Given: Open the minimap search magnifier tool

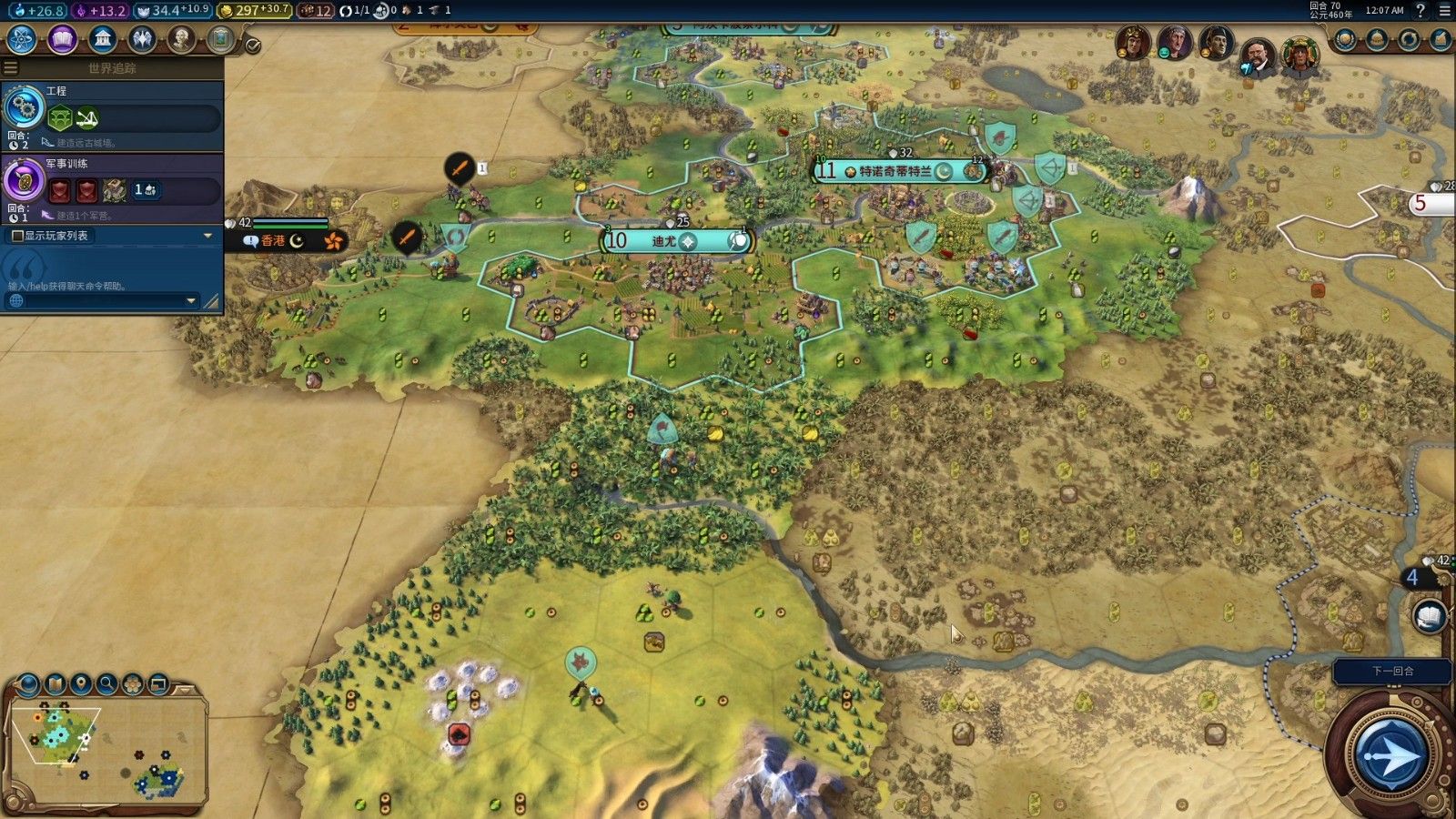Looking at the screenshot, I should coord(107,683).
